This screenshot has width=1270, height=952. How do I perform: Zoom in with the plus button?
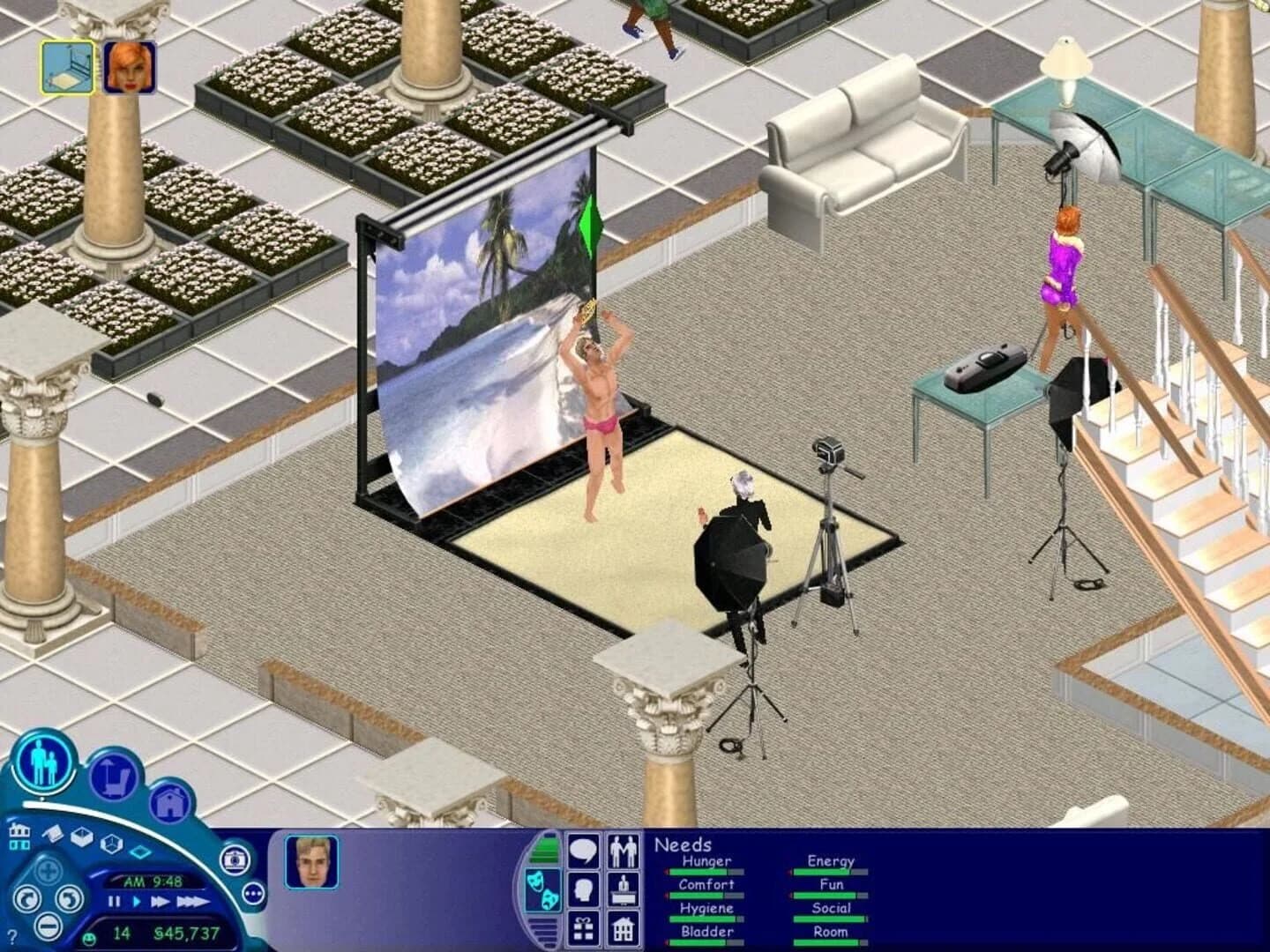(x=49, y=869)
